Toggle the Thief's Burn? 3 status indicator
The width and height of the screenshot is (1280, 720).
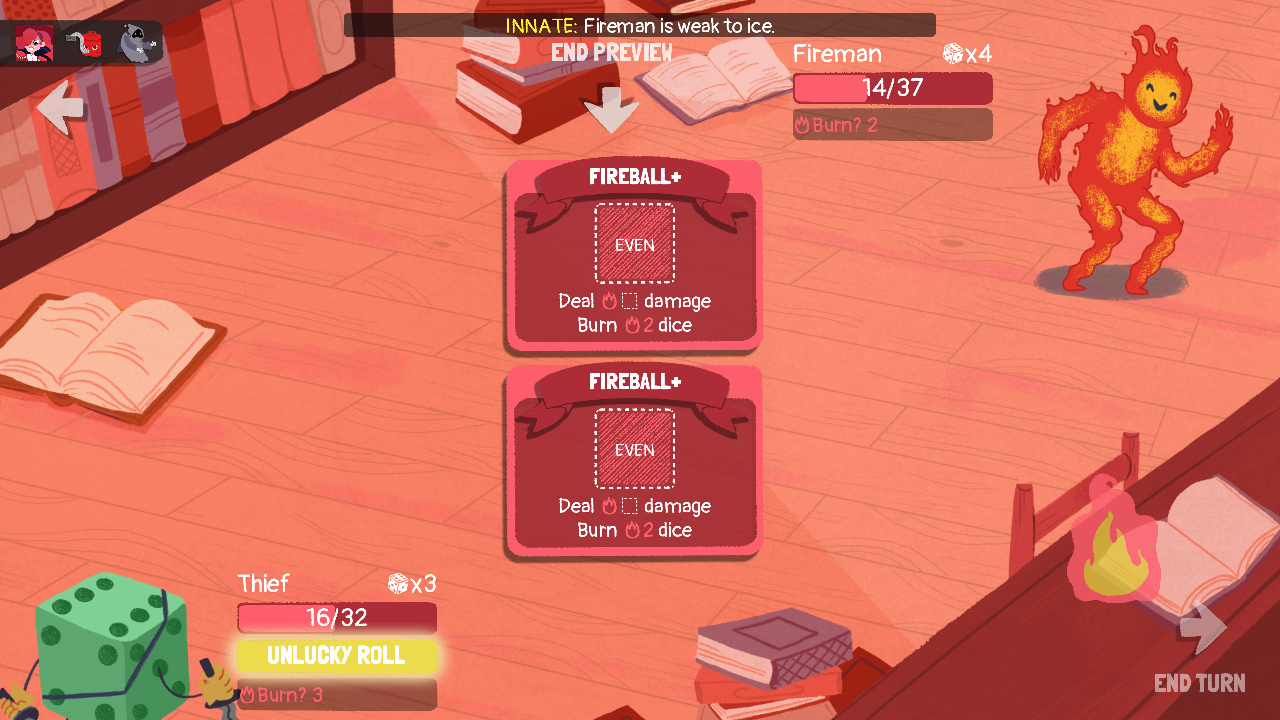(336, 694)
